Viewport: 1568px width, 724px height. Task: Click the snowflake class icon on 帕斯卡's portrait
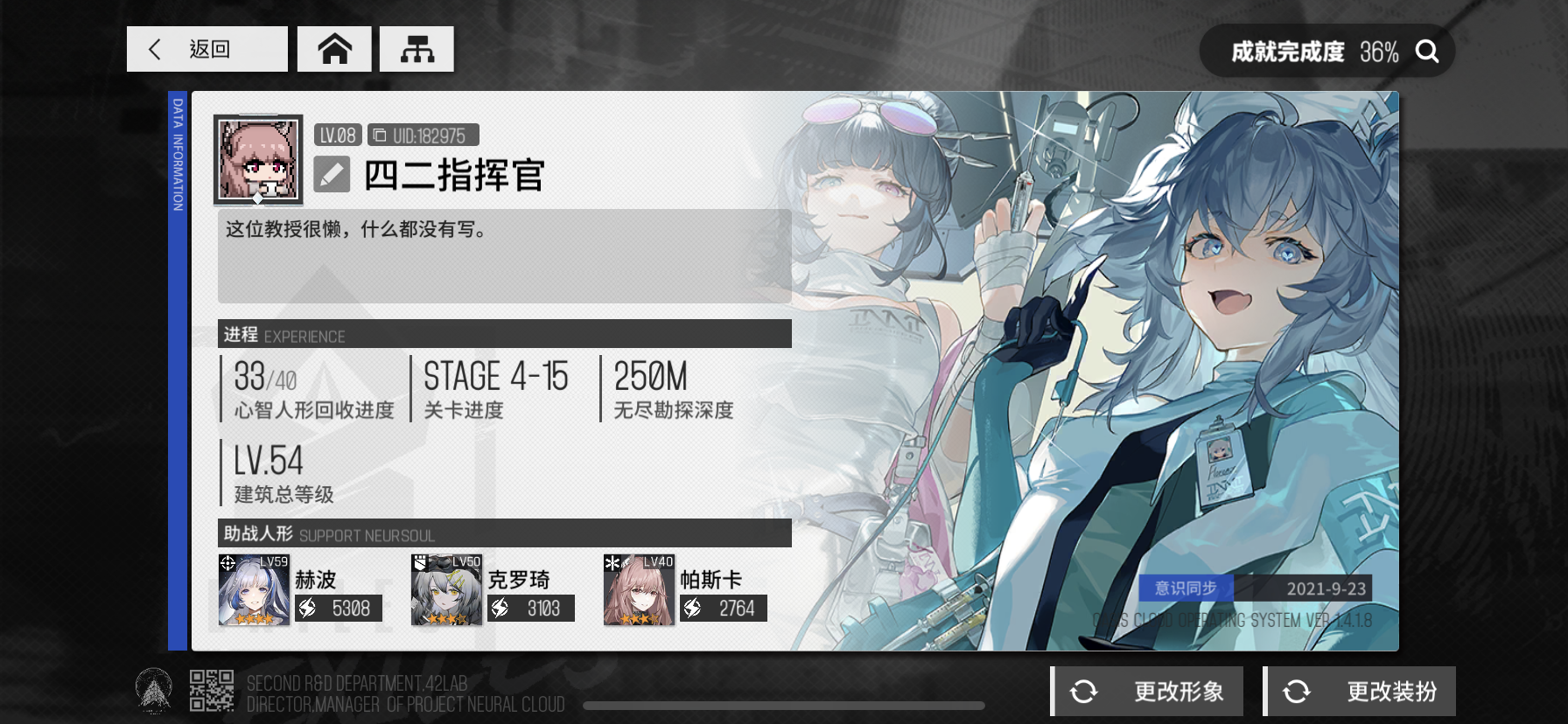point(612,563)
